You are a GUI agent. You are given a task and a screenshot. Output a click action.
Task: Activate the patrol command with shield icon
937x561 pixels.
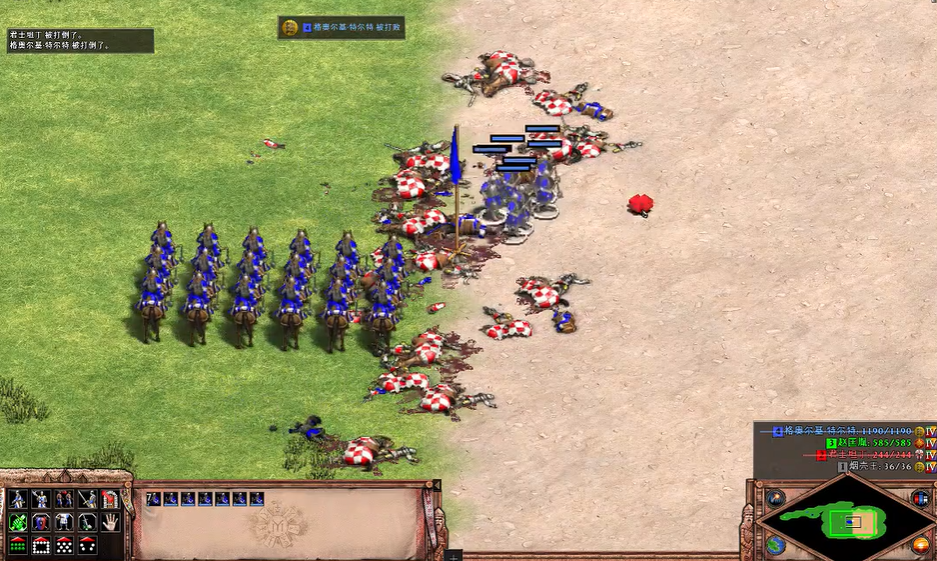tap(41, 522)
